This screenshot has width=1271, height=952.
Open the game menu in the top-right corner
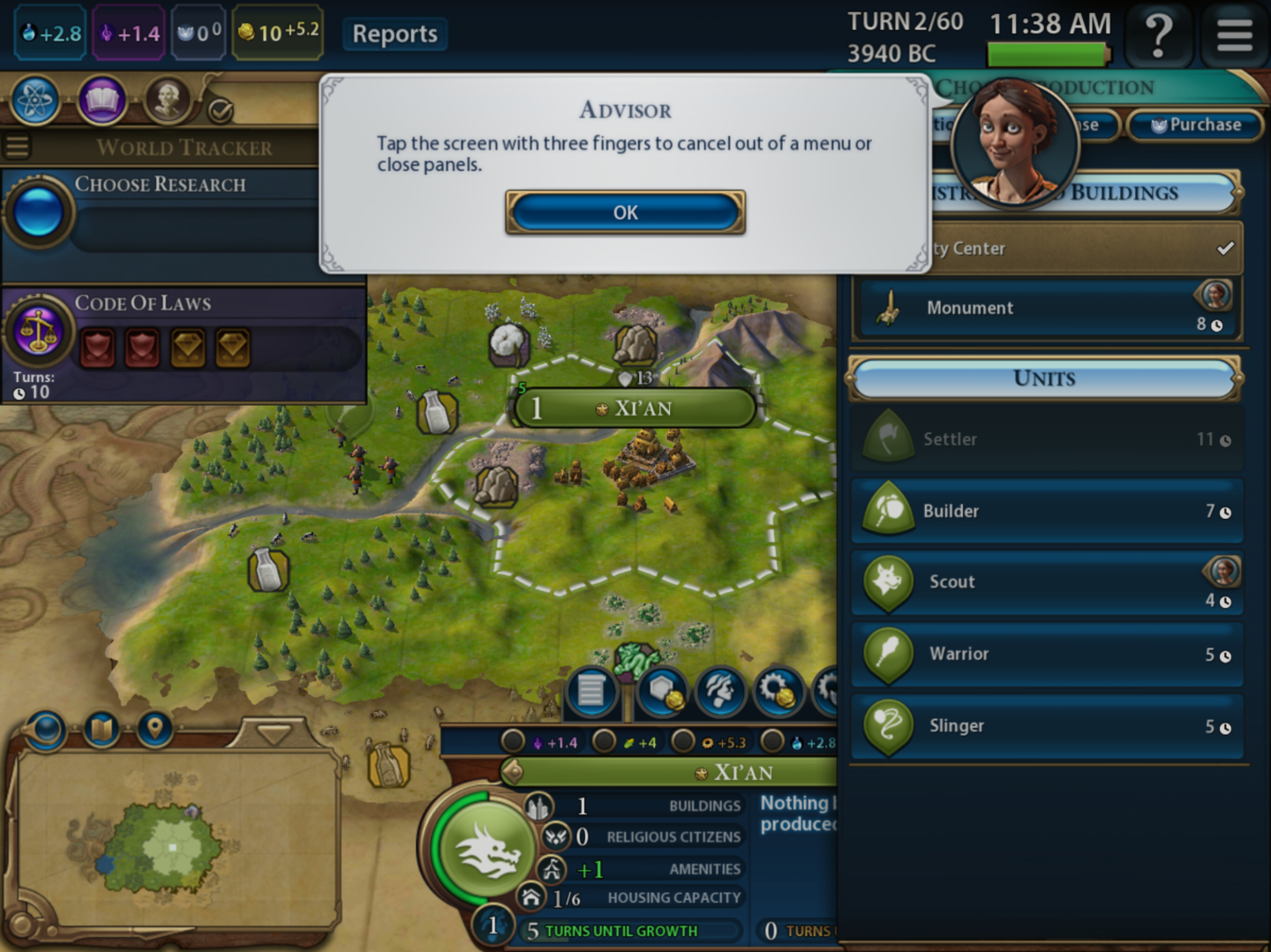pyautogui.click(x=1233, y=35)
